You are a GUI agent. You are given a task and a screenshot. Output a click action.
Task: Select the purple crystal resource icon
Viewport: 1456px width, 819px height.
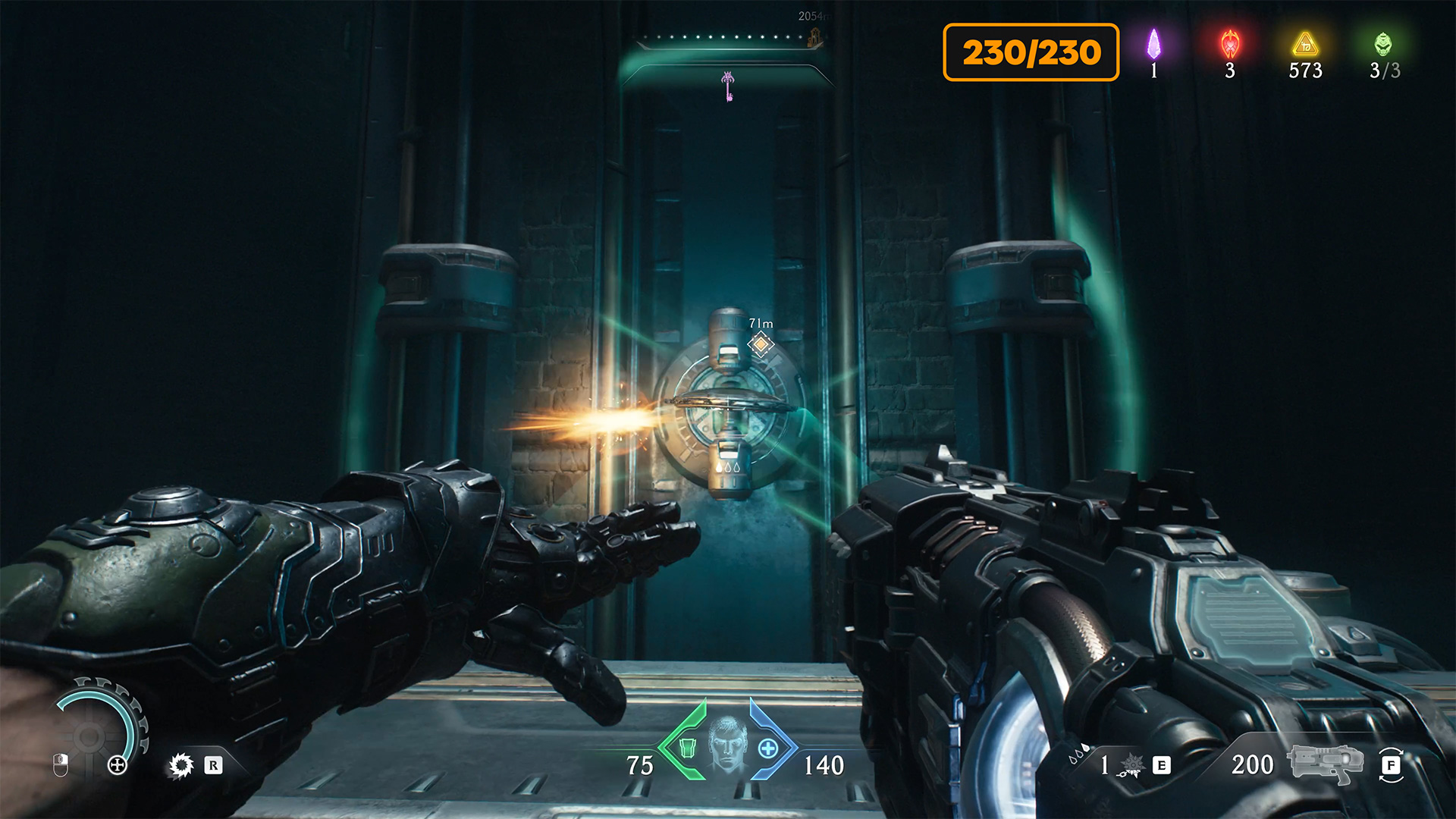point(1153,44)
